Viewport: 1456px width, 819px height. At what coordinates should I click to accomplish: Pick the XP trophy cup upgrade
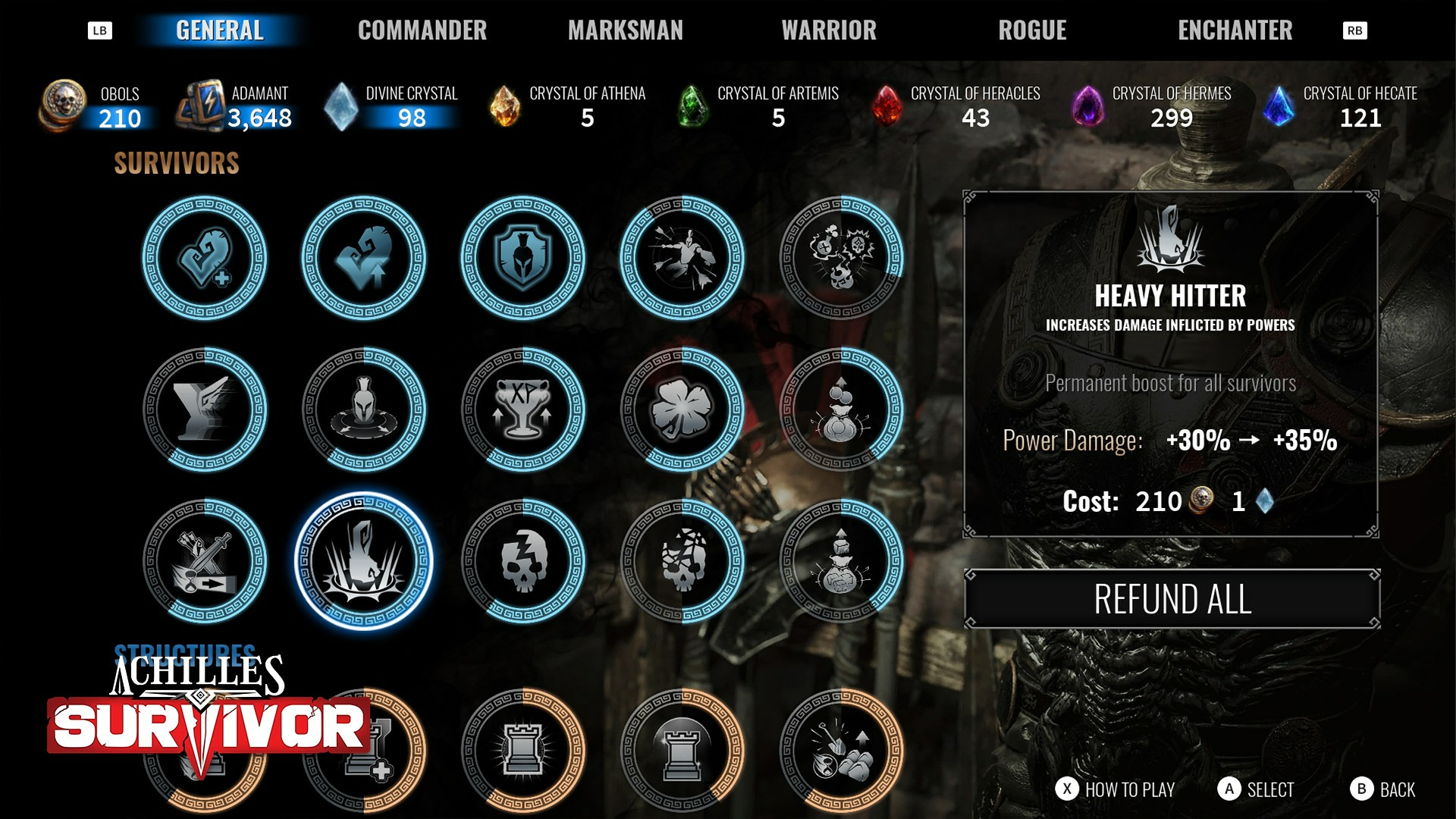pos(523,409)
